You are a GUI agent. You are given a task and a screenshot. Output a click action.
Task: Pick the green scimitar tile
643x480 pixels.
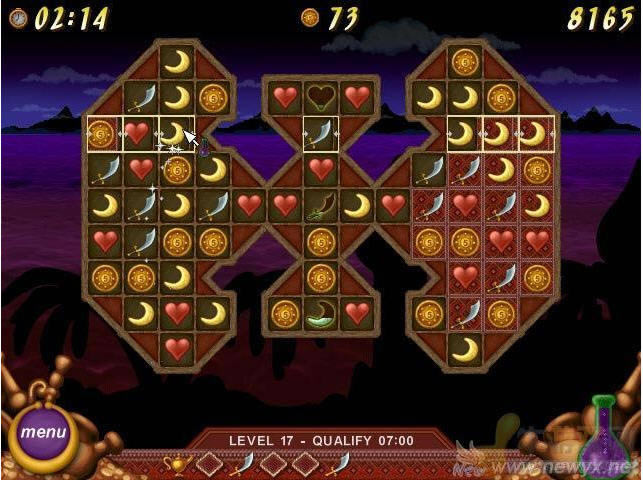(321, 312)
